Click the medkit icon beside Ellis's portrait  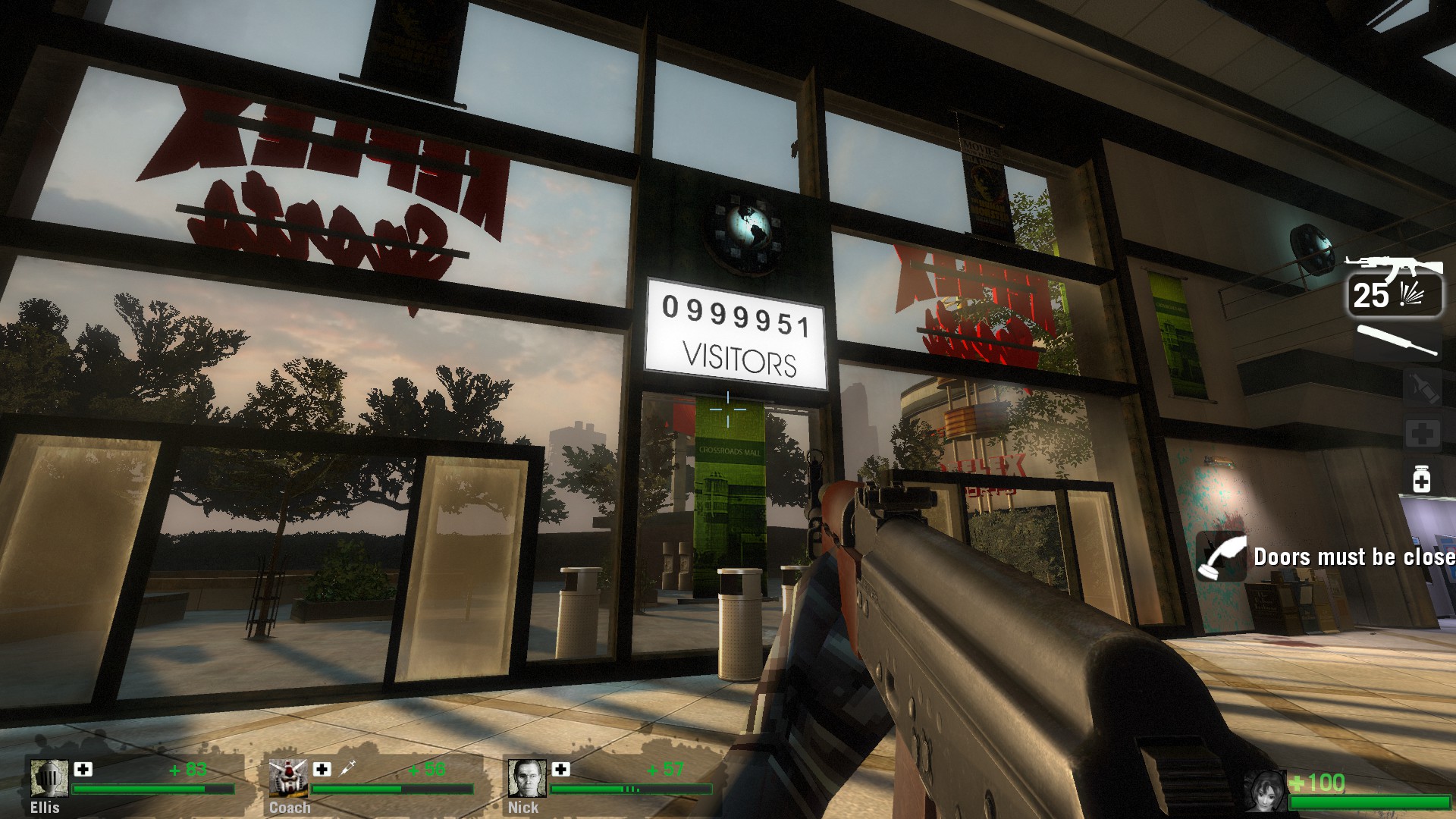tap(83, 769)
